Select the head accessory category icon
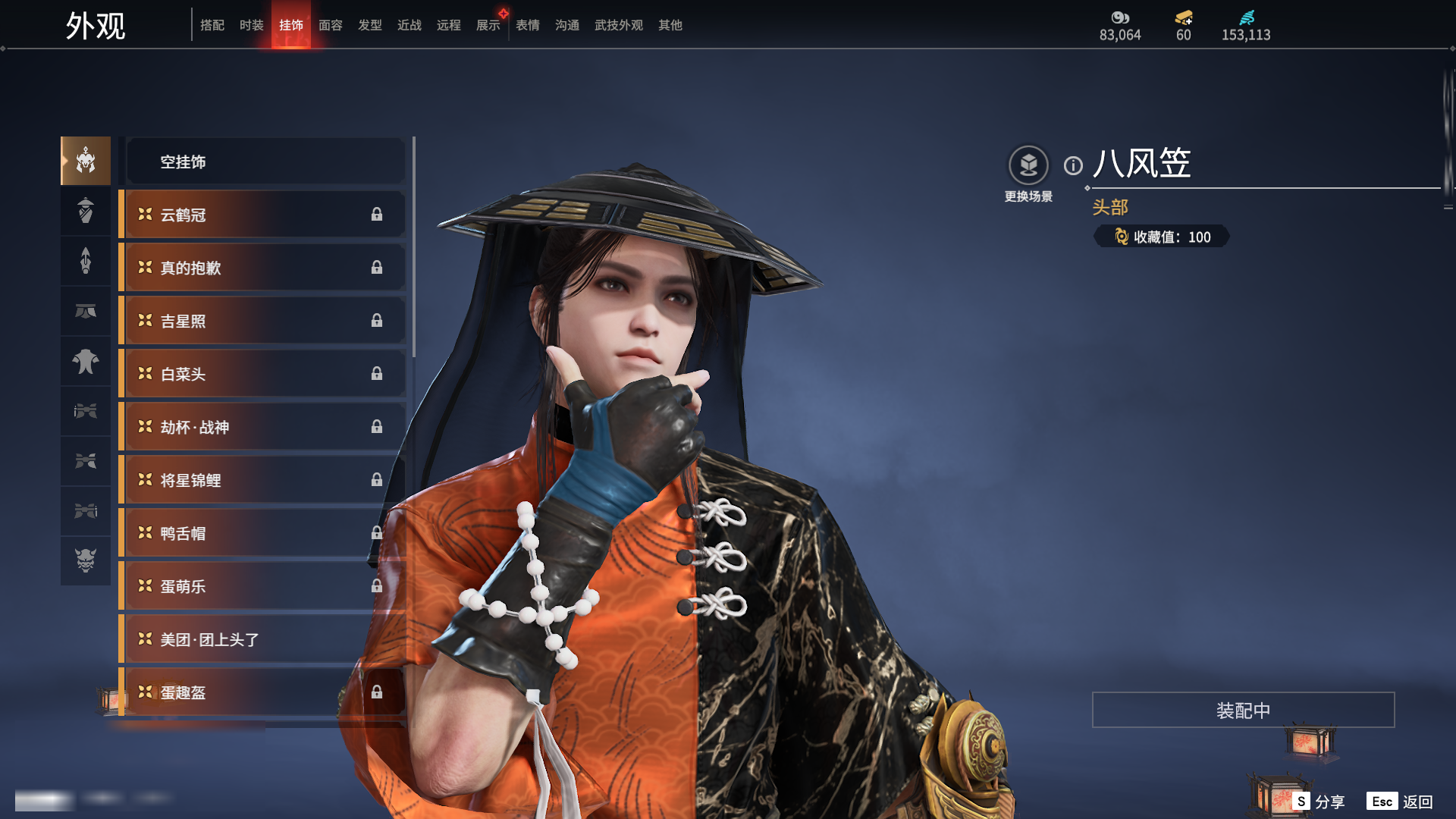Screen dimensions: 1456x819 click(x=86, y=161)
